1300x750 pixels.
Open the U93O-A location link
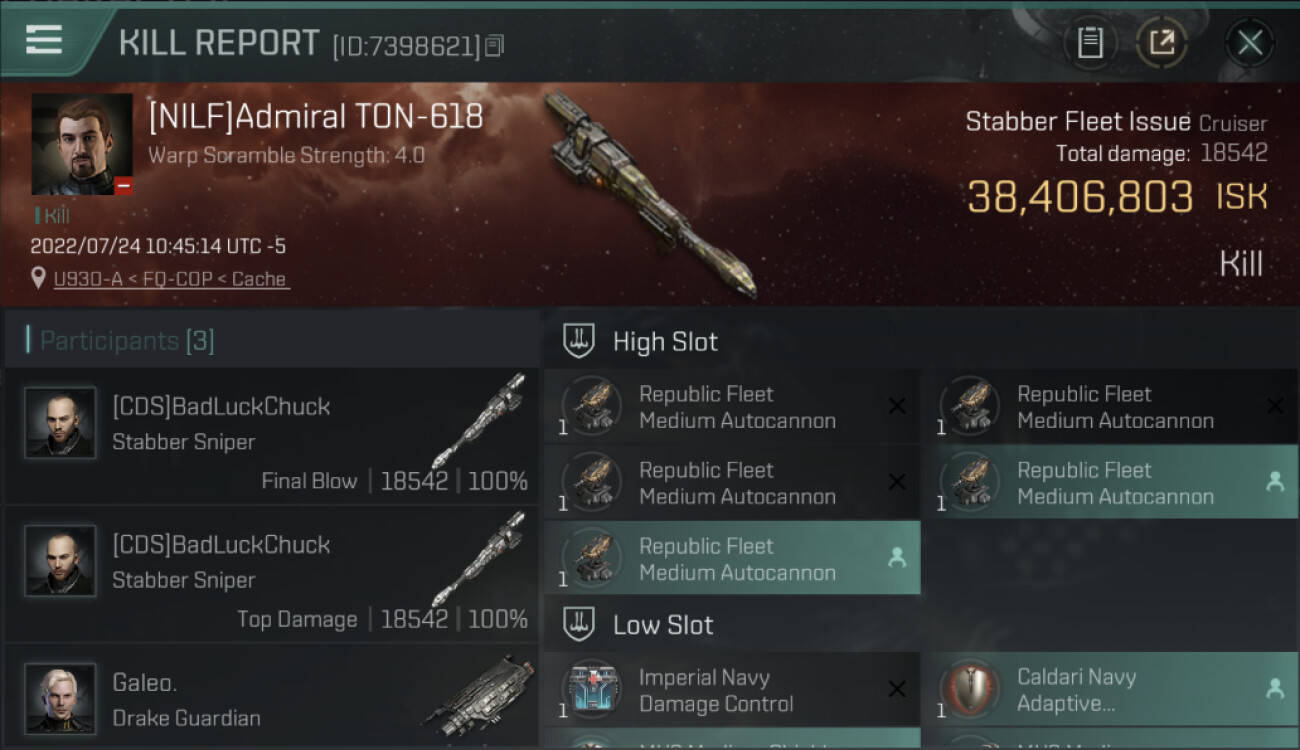pos(171,279)
